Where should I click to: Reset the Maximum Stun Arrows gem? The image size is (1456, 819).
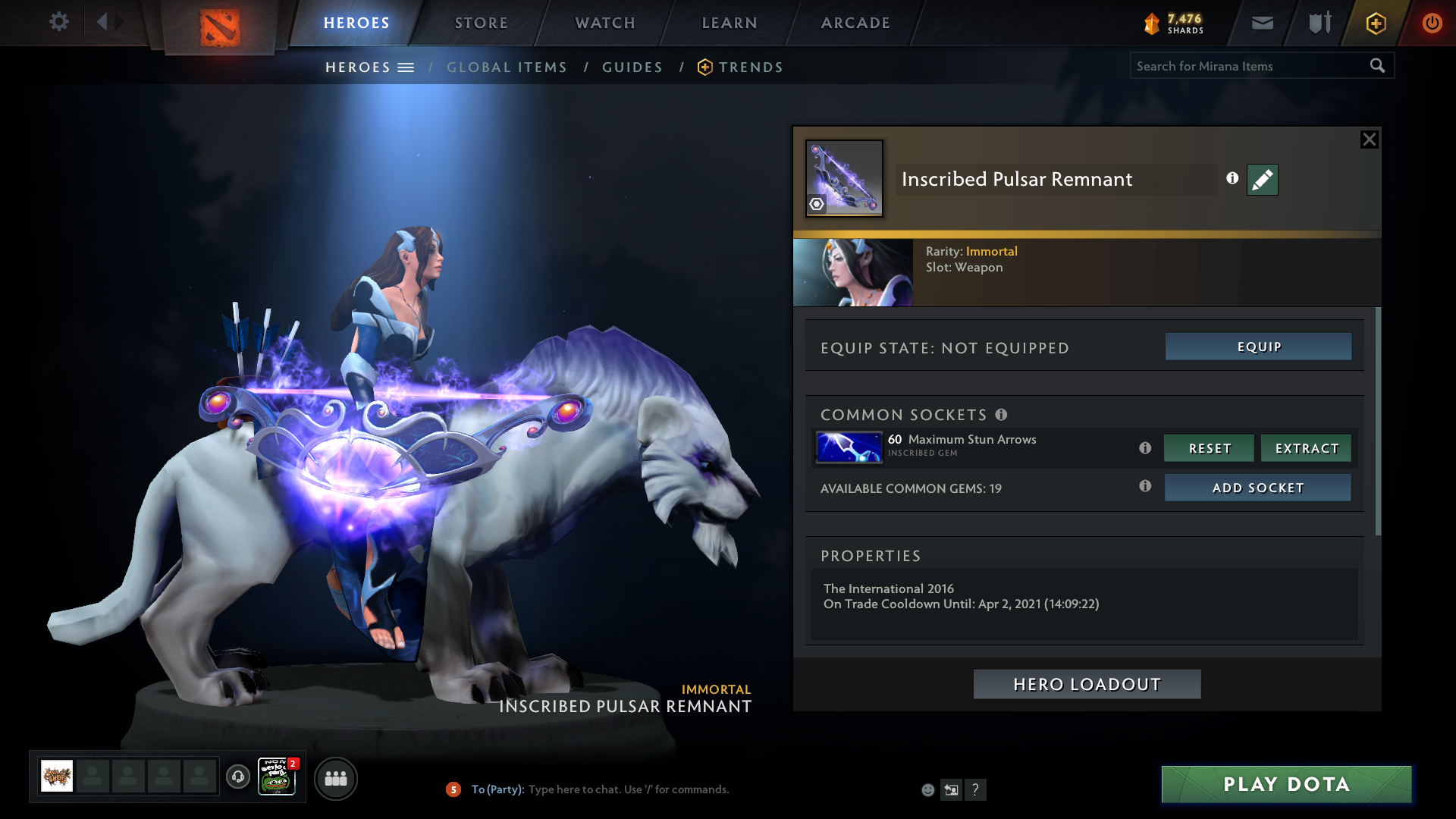point(1209,448)
